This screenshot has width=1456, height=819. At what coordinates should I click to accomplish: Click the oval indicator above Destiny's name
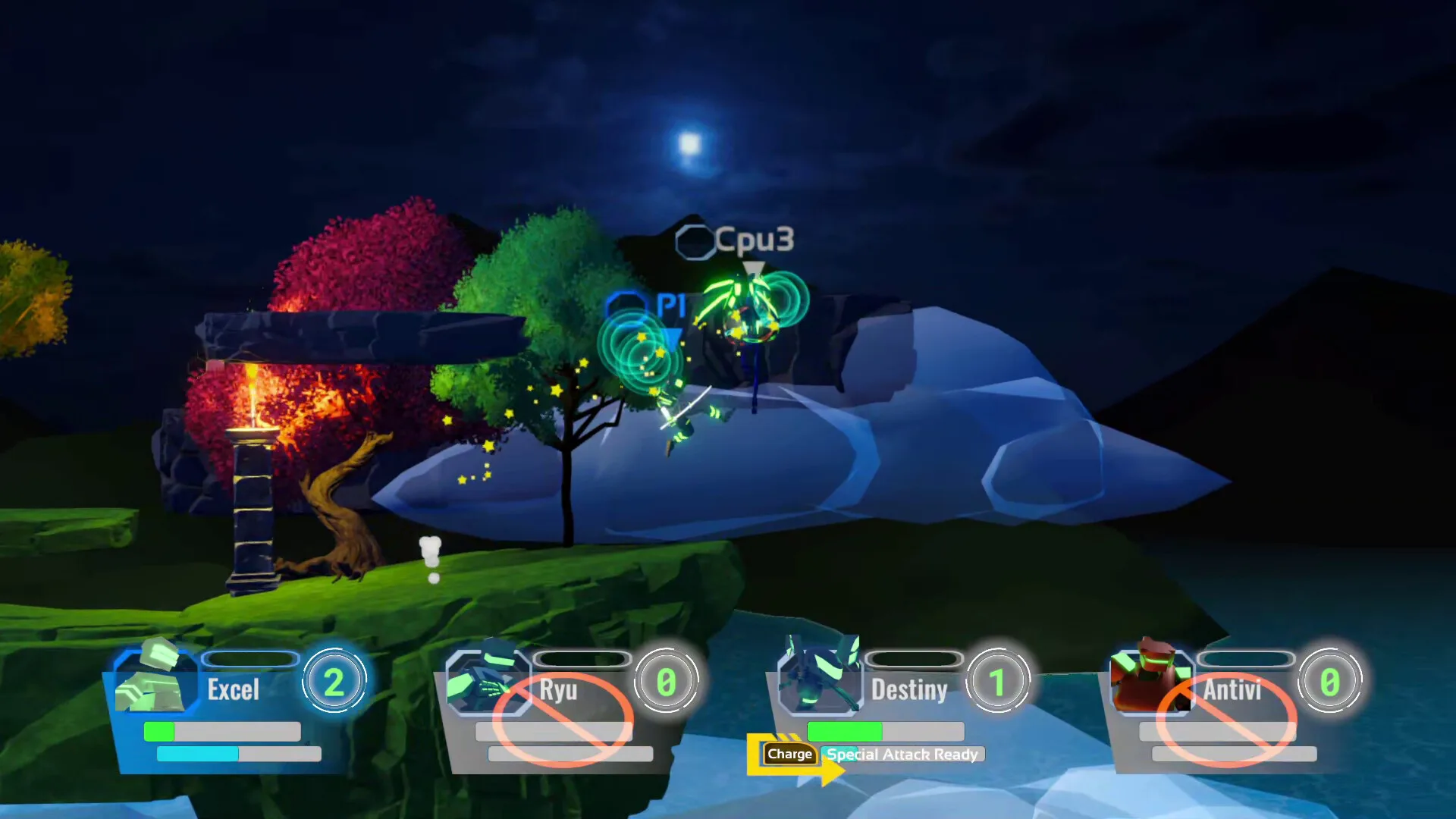(x=912, y=661)
